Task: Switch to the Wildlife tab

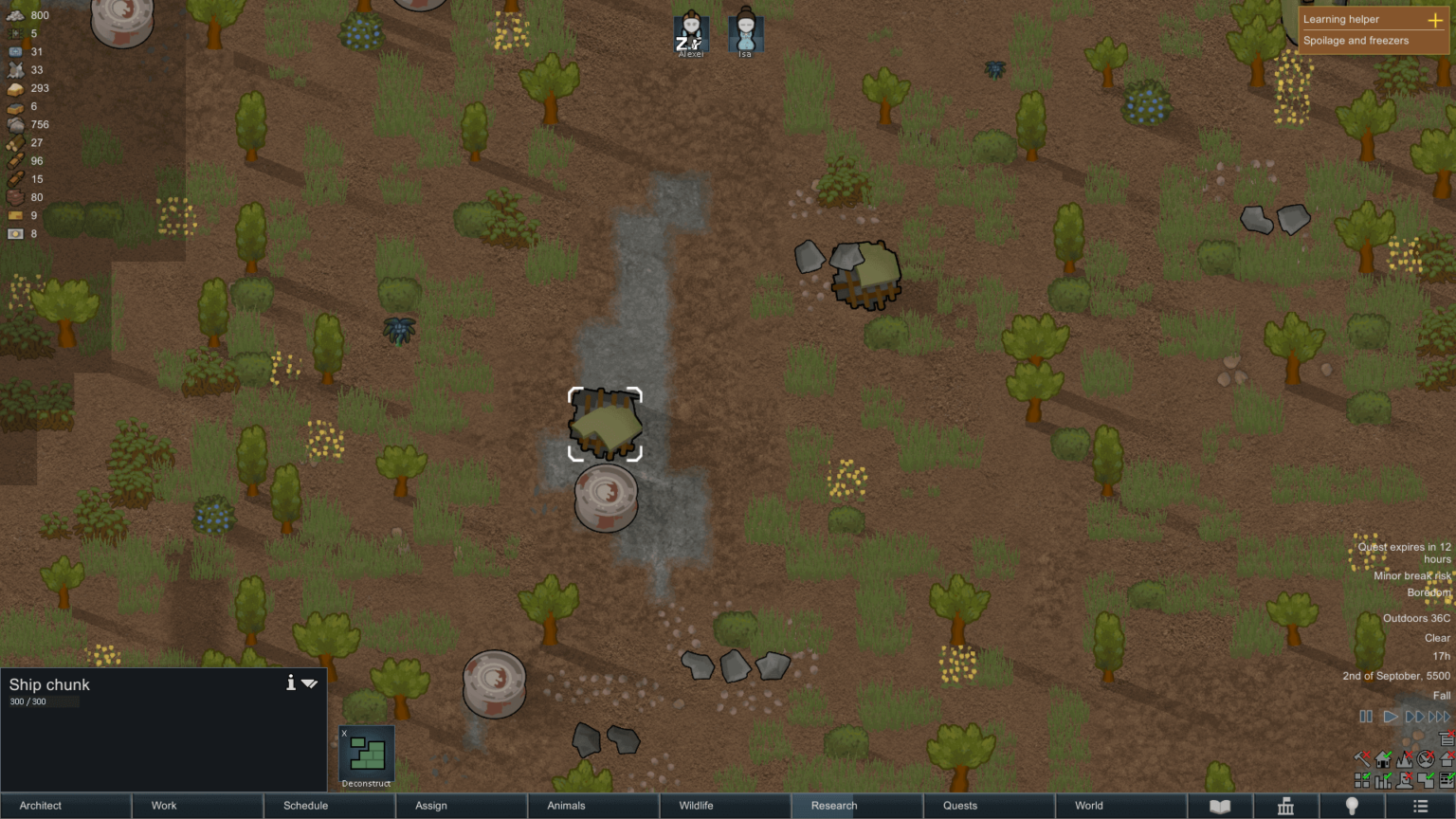Action: 697,806
